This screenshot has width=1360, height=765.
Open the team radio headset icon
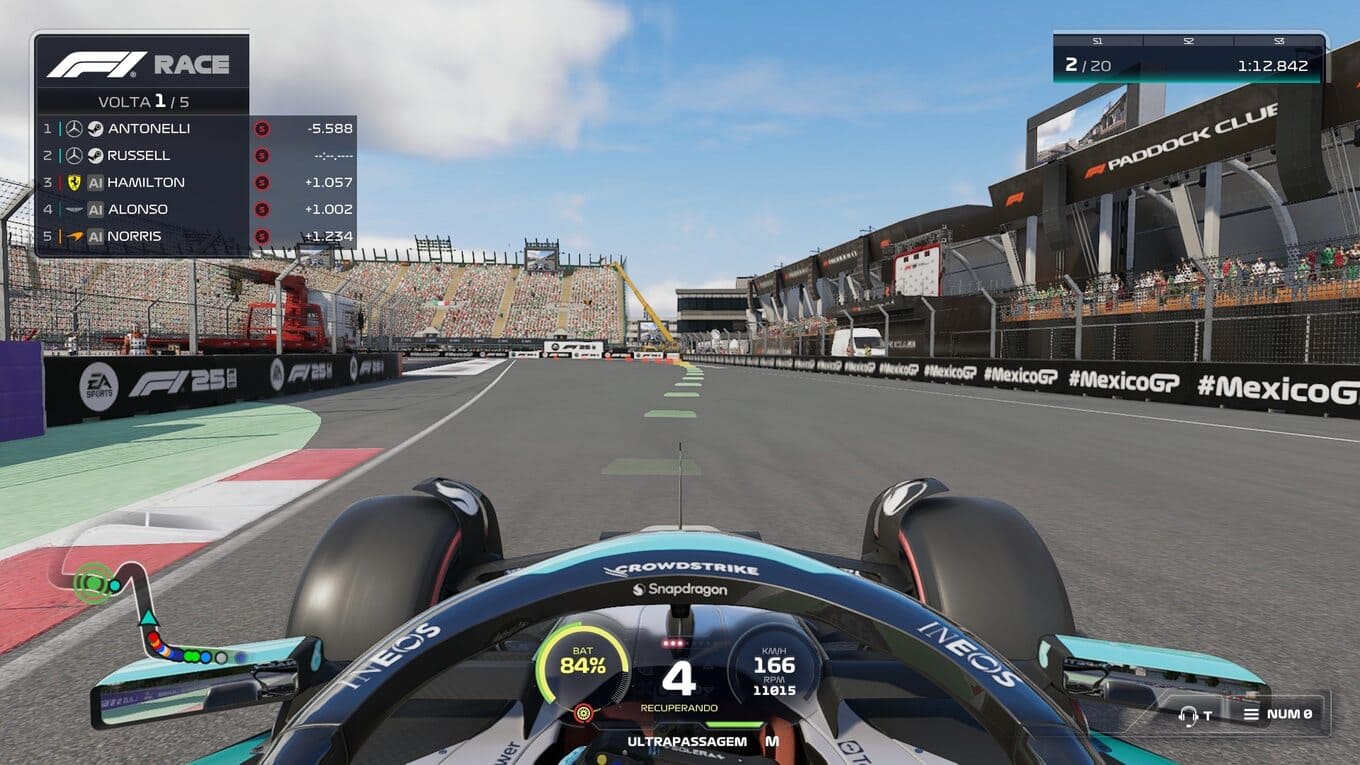pyautogui.click(x=1188, y=715)
